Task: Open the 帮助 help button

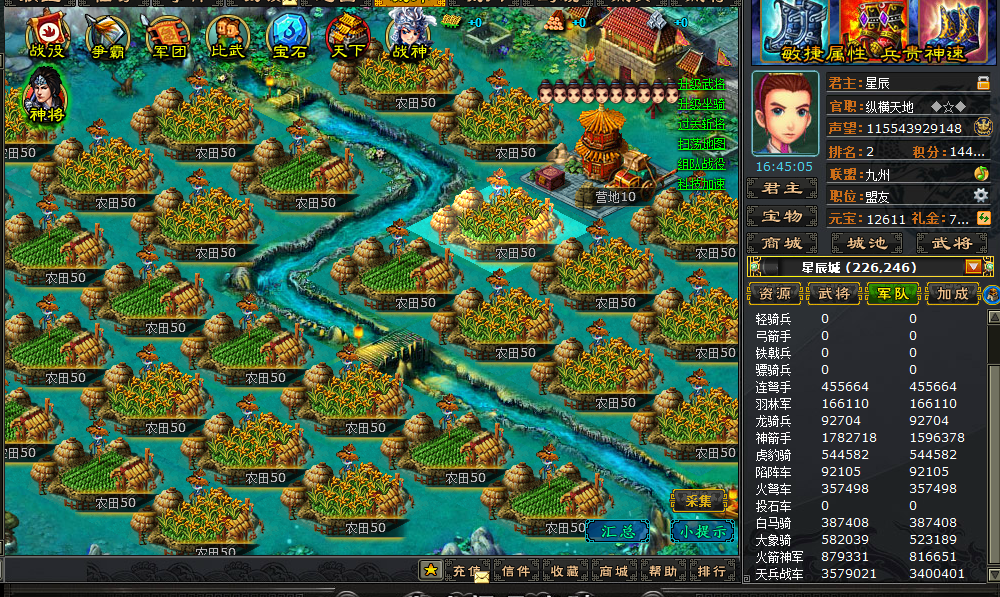Action: (662, 571)
